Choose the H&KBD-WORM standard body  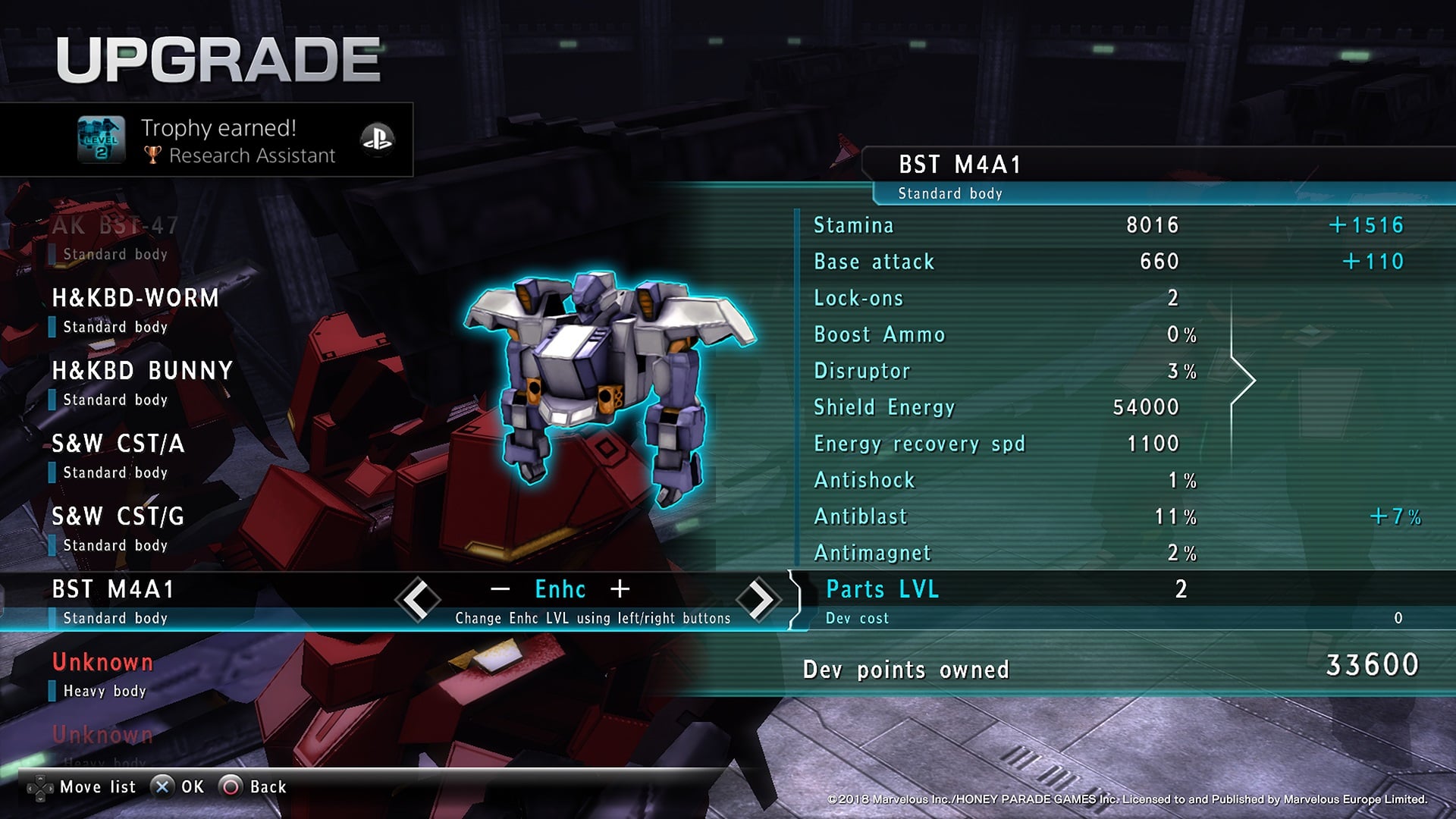point(135,310)
